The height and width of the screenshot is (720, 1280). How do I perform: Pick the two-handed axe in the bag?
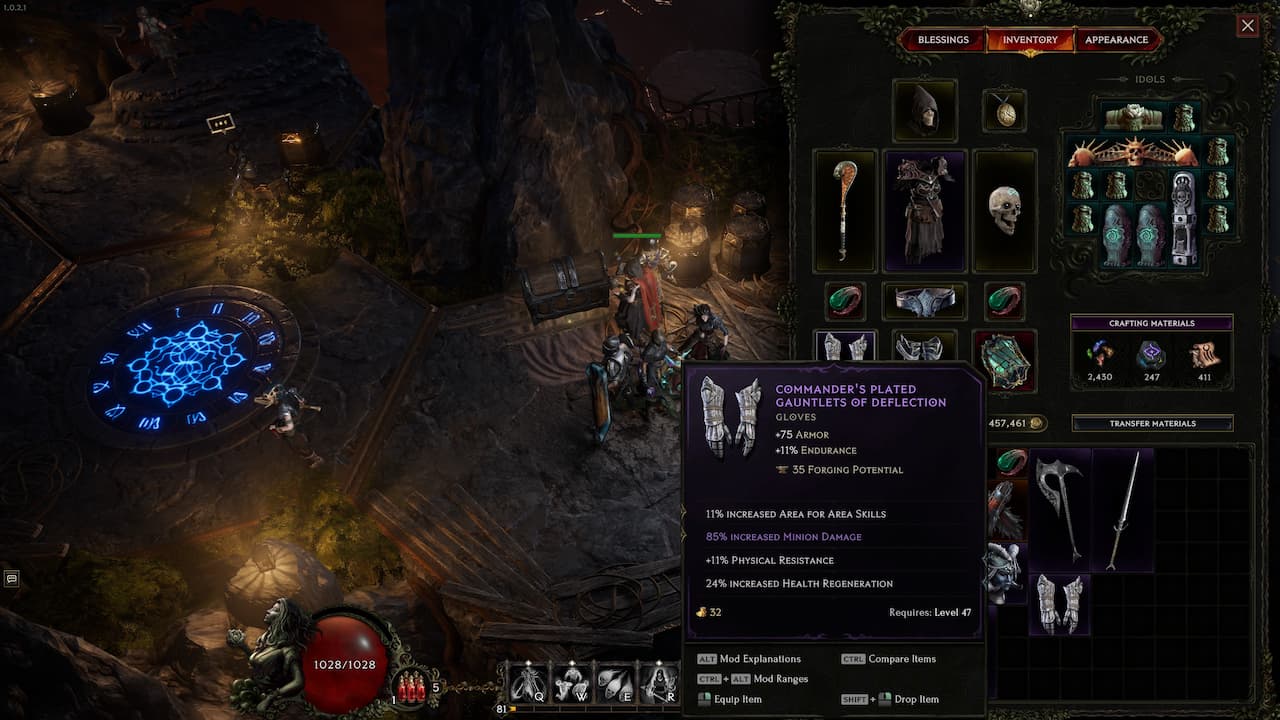(x=1060, y=508)
